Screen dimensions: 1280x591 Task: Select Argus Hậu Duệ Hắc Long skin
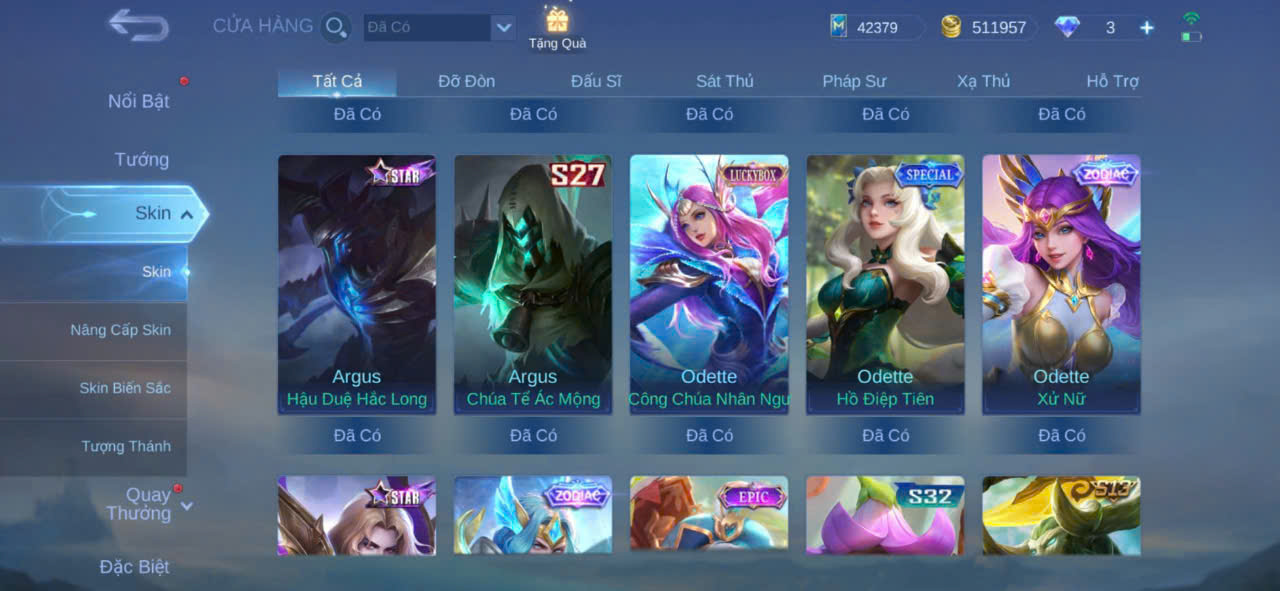(357, 284)
